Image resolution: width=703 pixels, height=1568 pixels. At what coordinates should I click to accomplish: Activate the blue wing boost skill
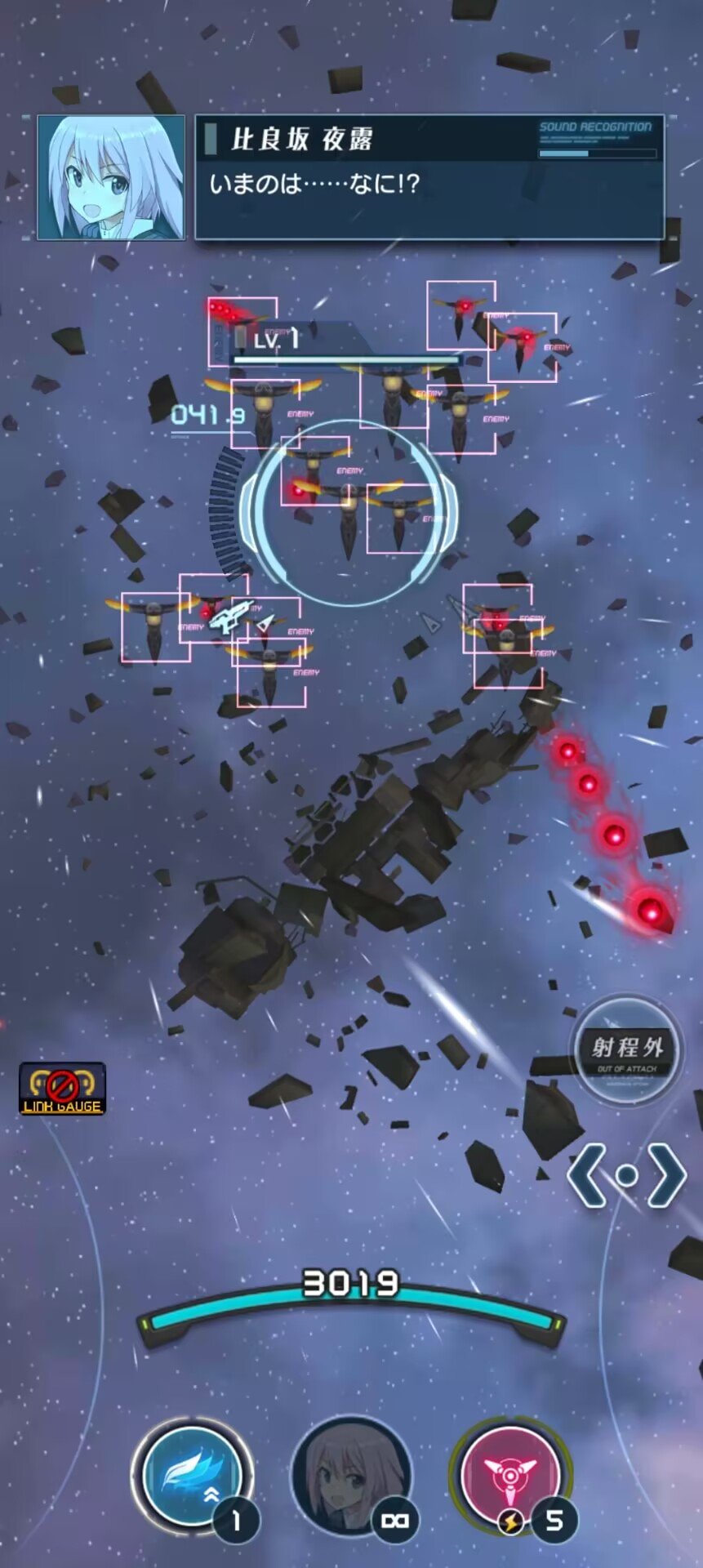click(193, 1475)
